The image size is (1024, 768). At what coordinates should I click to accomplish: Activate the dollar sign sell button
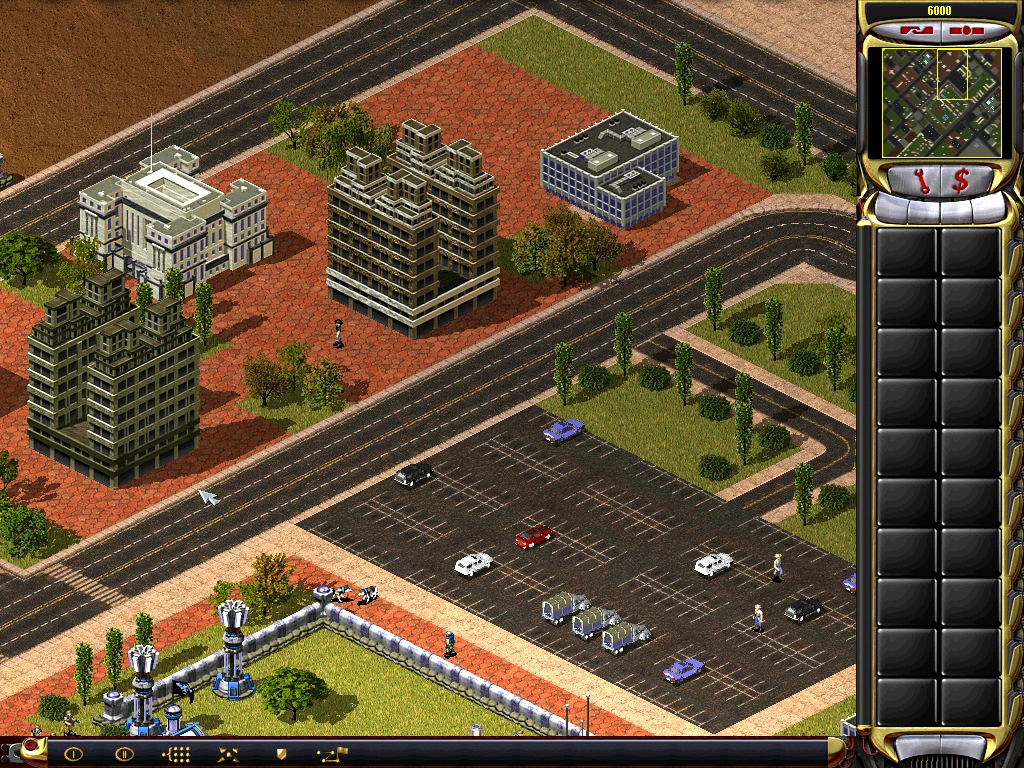961,180
